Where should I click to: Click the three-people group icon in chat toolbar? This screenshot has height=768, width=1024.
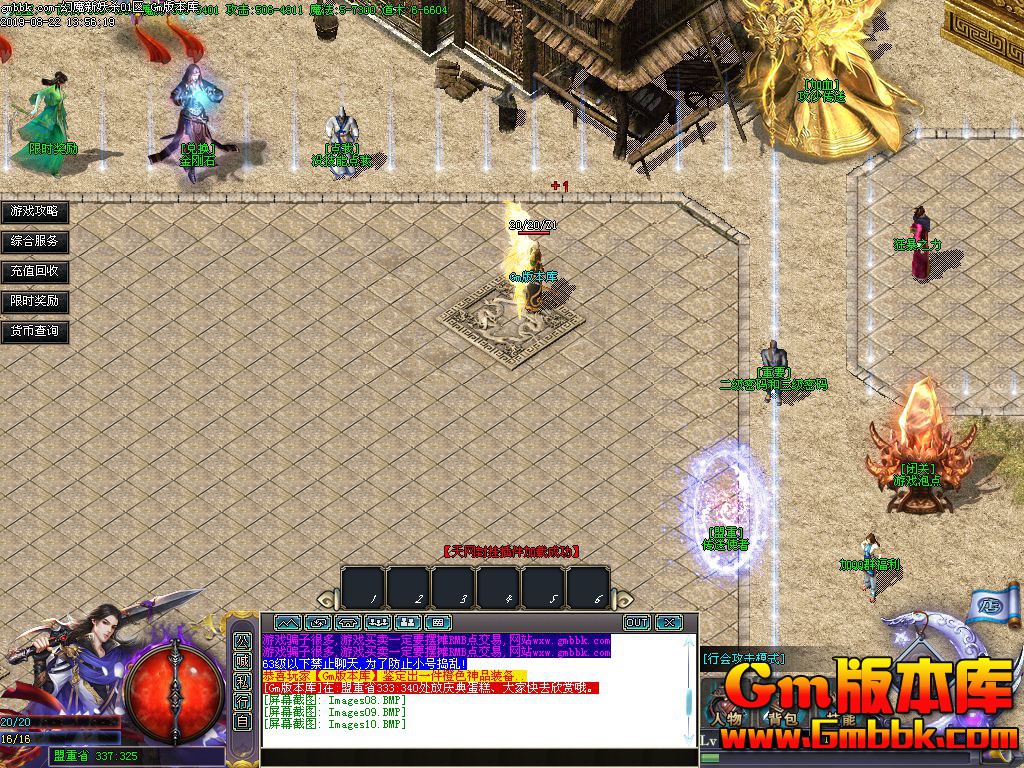point(378,622)
